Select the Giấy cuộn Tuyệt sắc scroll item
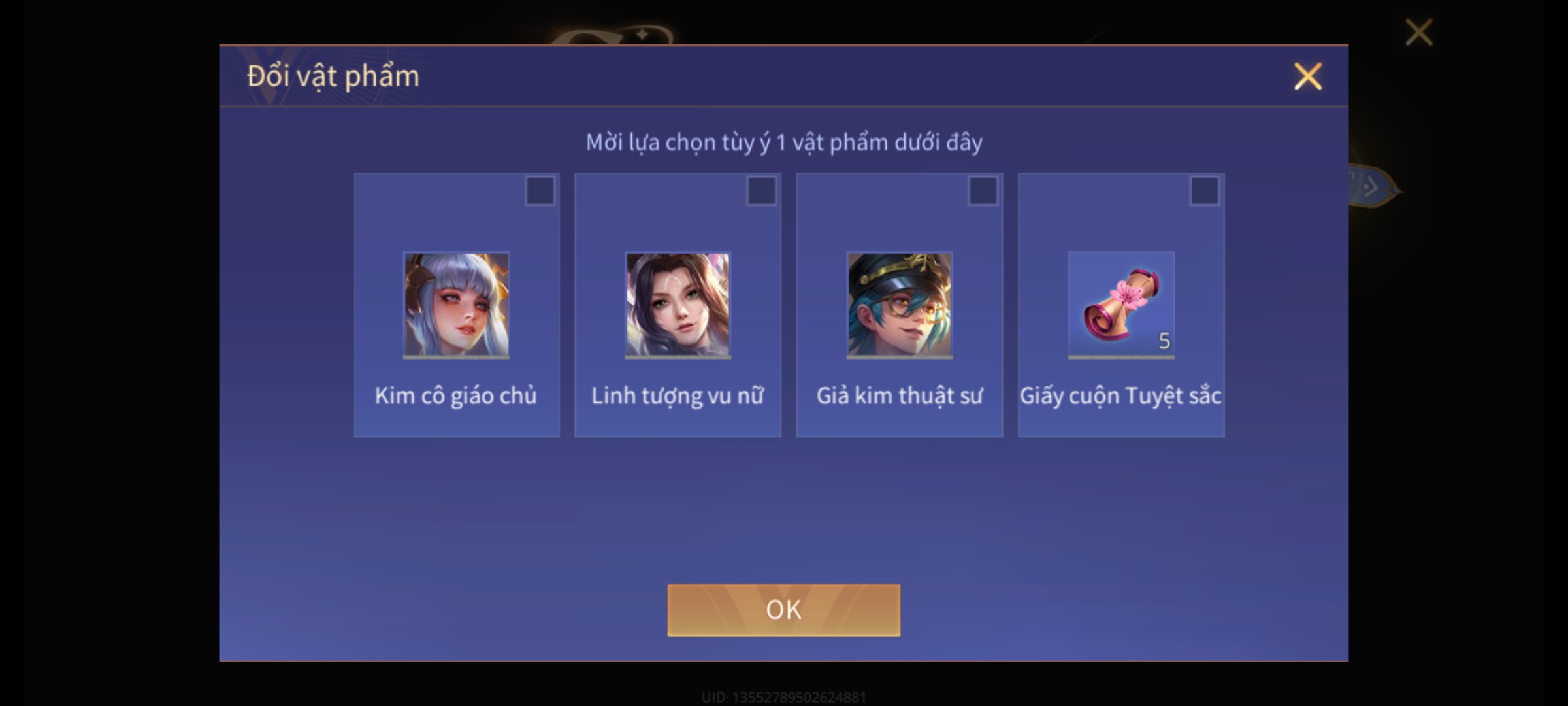1568x706 pixels. tap(1120, 305)
